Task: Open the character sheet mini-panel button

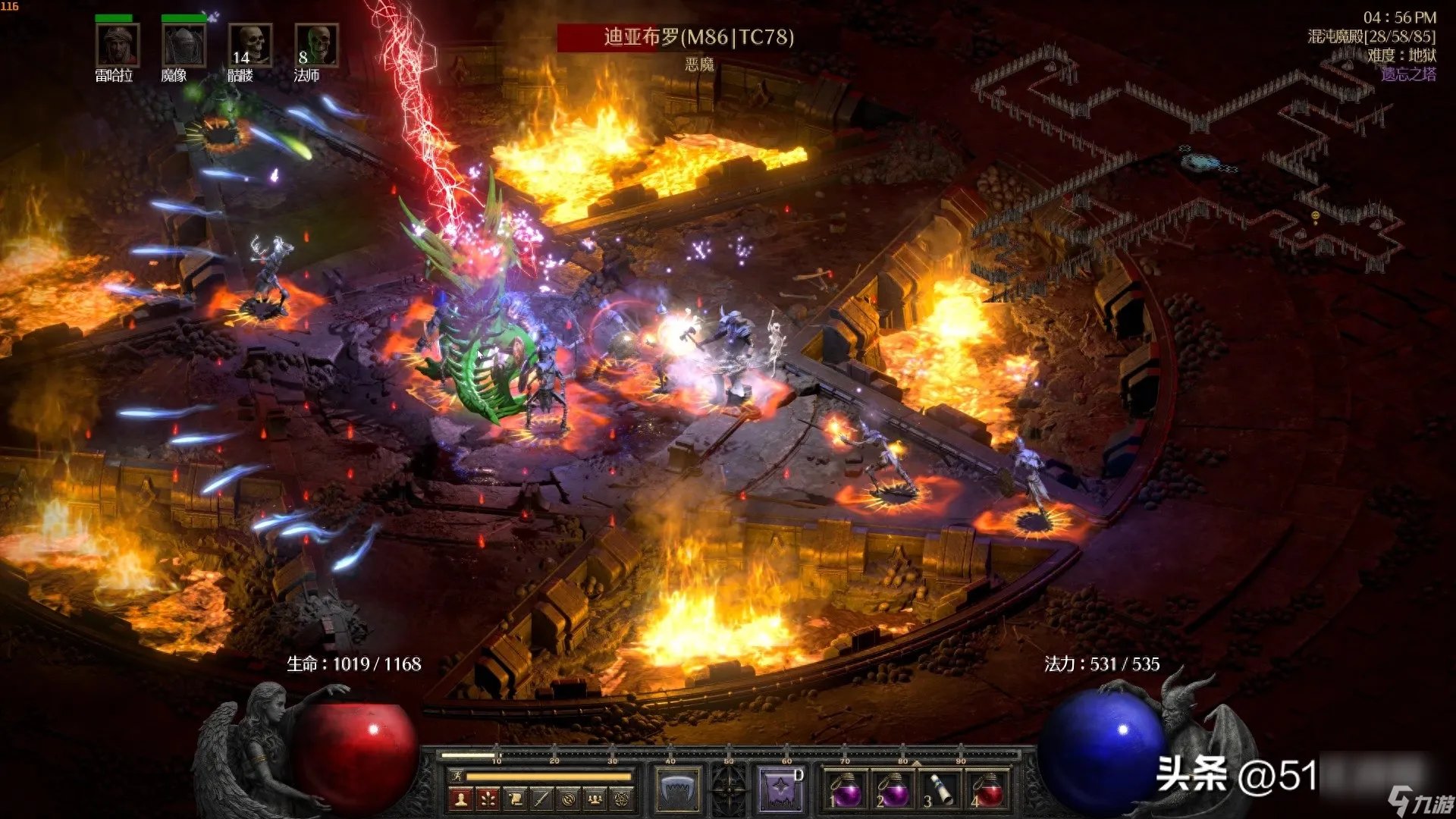Action: (x=460, y=799)
